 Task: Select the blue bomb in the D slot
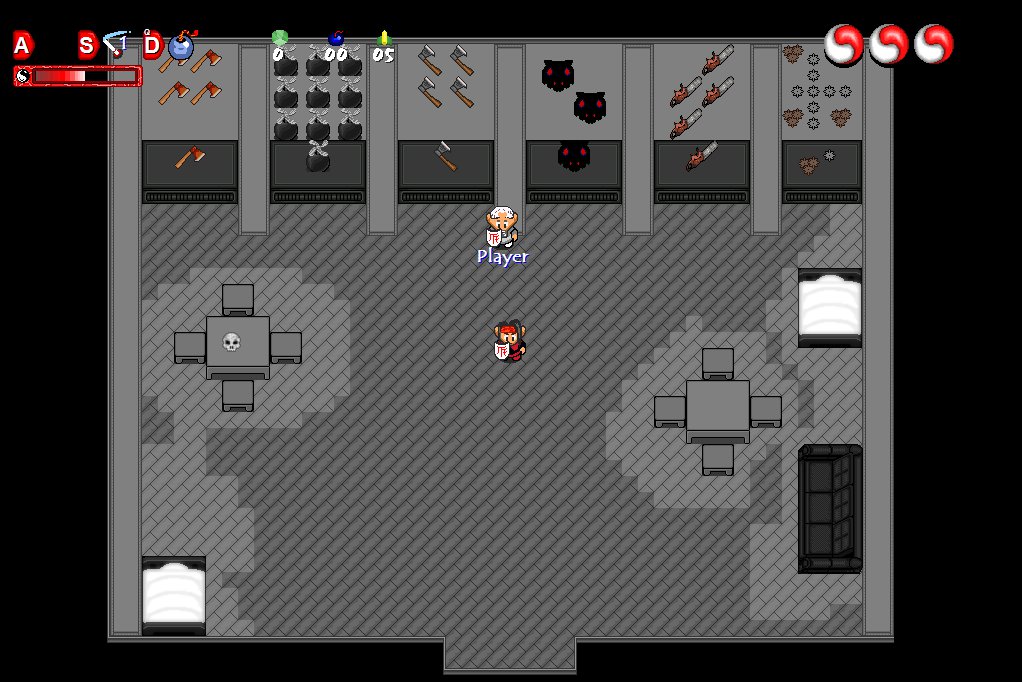coord(181,45)
